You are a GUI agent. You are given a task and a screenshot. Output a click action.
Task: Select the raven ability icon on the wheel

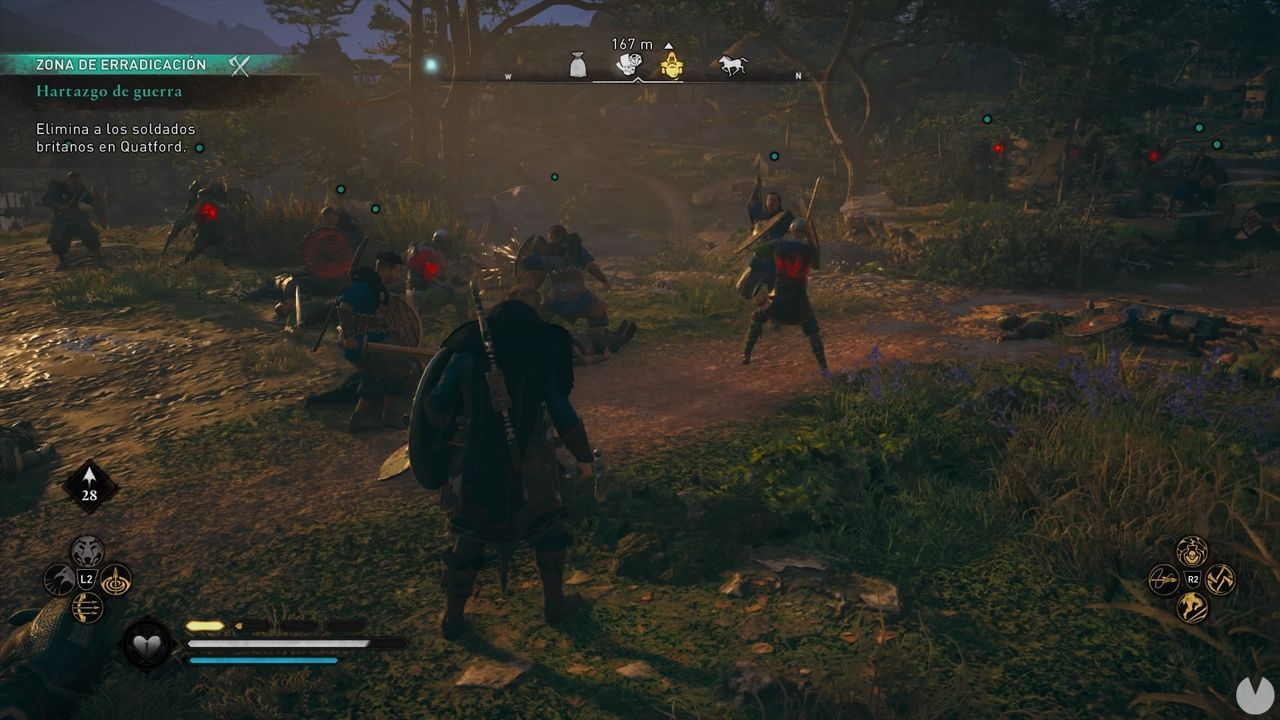coord(61,579)
